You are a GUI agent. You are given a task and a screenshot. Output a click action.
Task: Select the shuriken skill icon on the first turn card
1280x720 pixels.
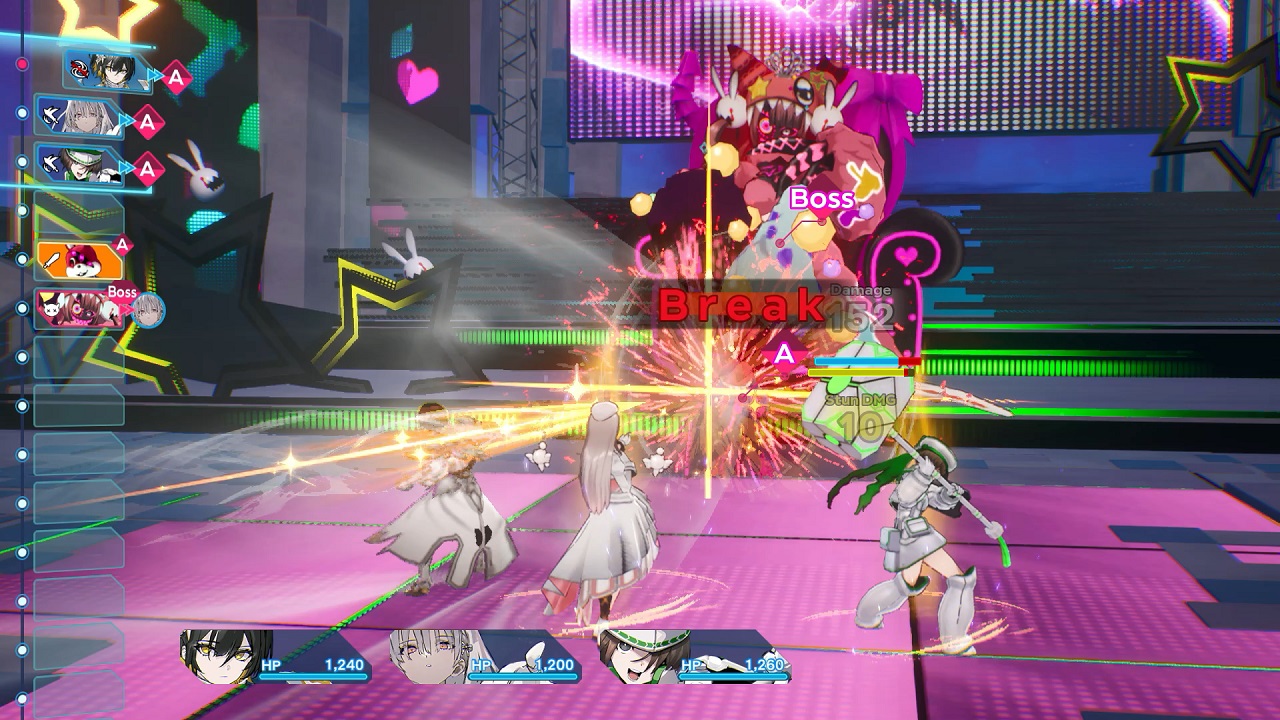pyautogui.click(x=80, y=71)
